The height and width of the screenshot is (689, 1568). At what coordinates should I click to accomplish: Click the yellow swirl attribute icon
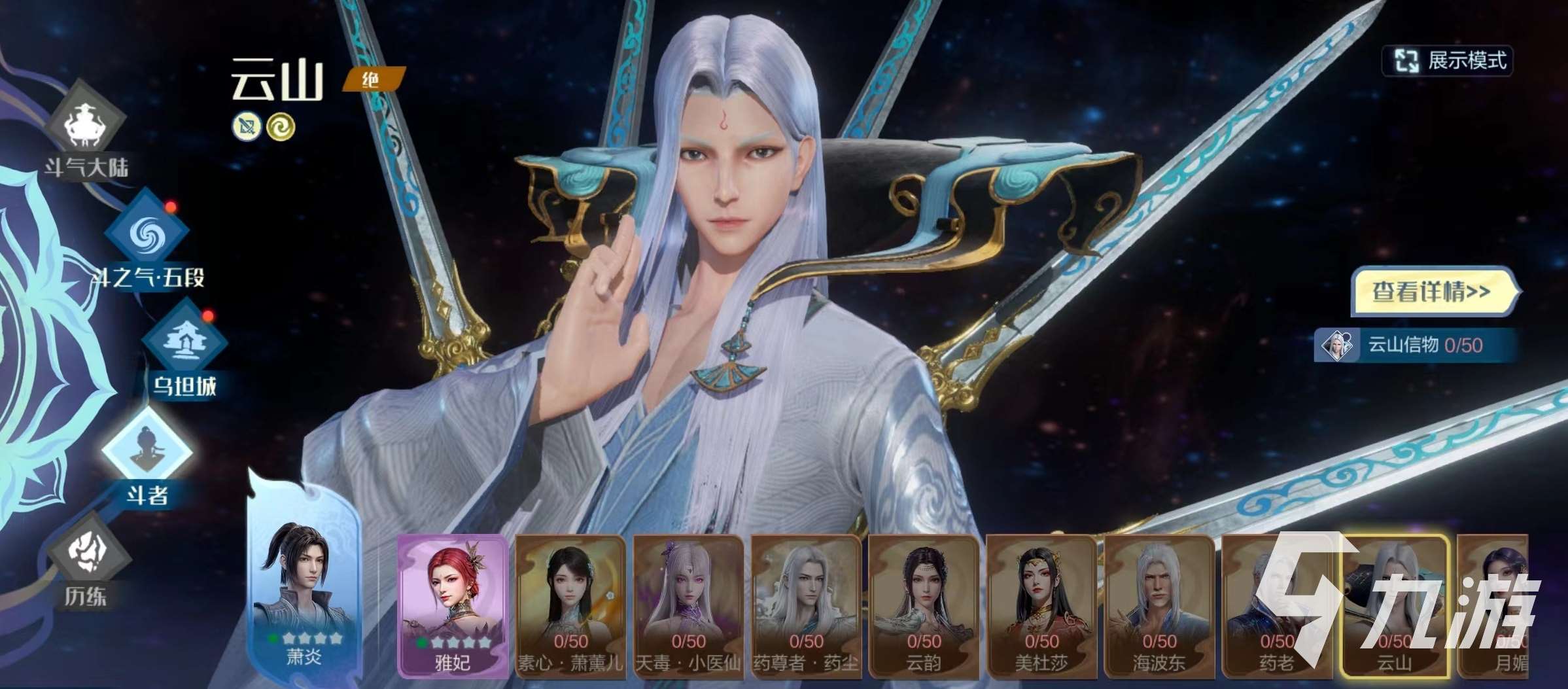tap(281, 127)
